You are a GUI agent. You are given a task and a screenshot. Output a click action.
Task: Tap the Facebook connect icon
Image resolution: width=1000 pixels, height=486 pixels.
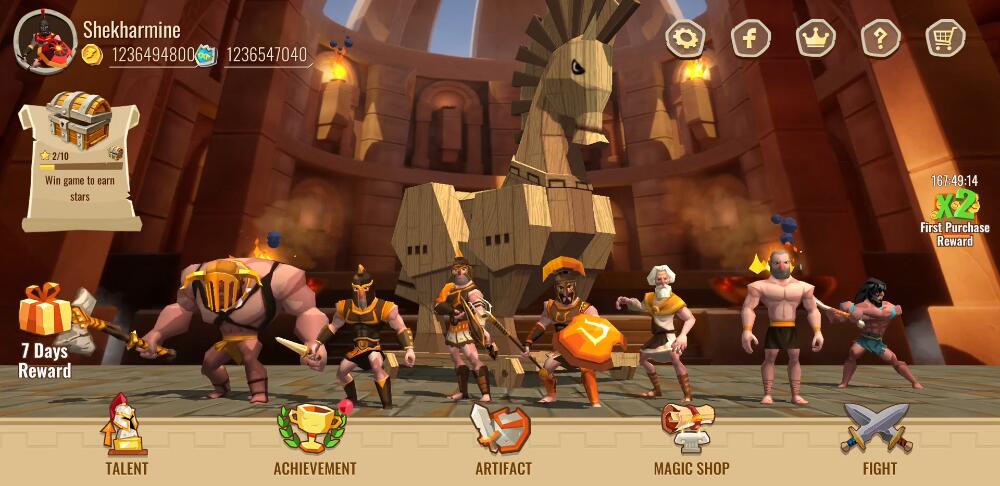751,39
